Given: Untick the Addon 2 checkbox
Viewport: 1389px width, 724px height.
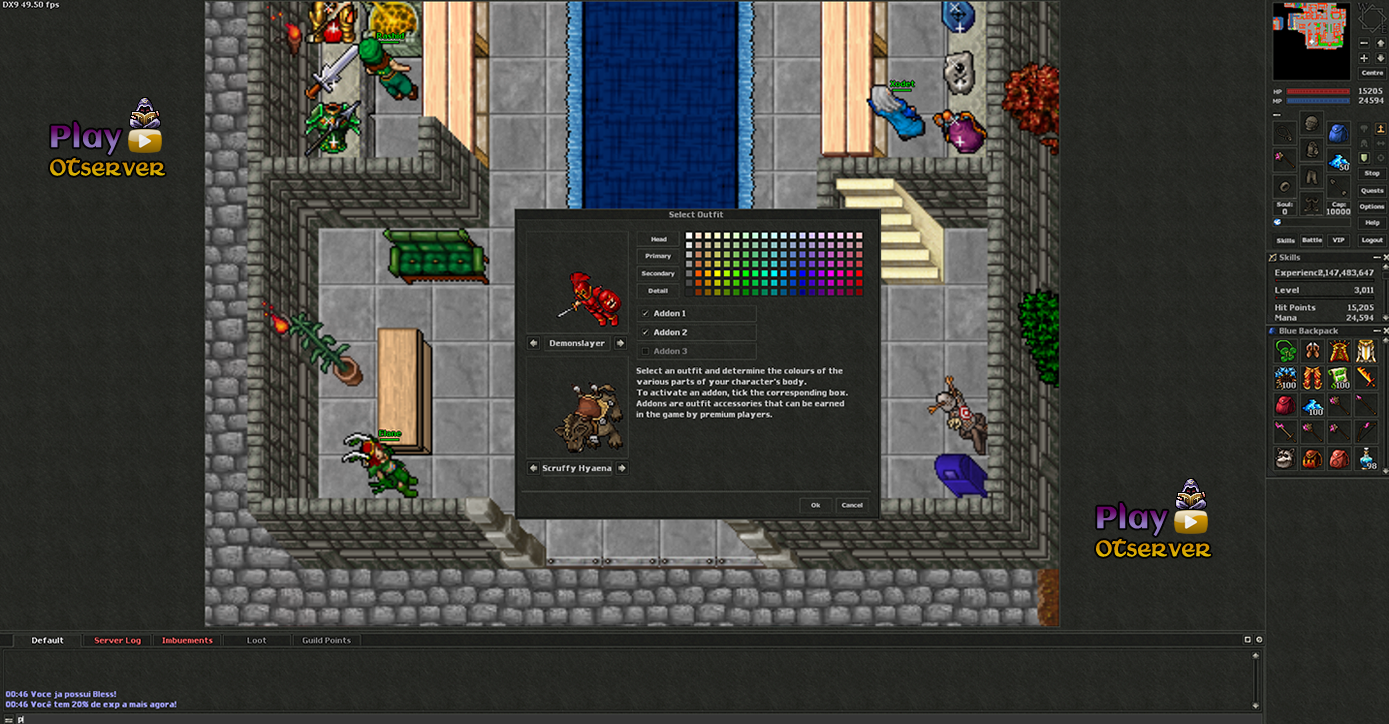Looking at the screenshot, I should click(x=646, y=332).
